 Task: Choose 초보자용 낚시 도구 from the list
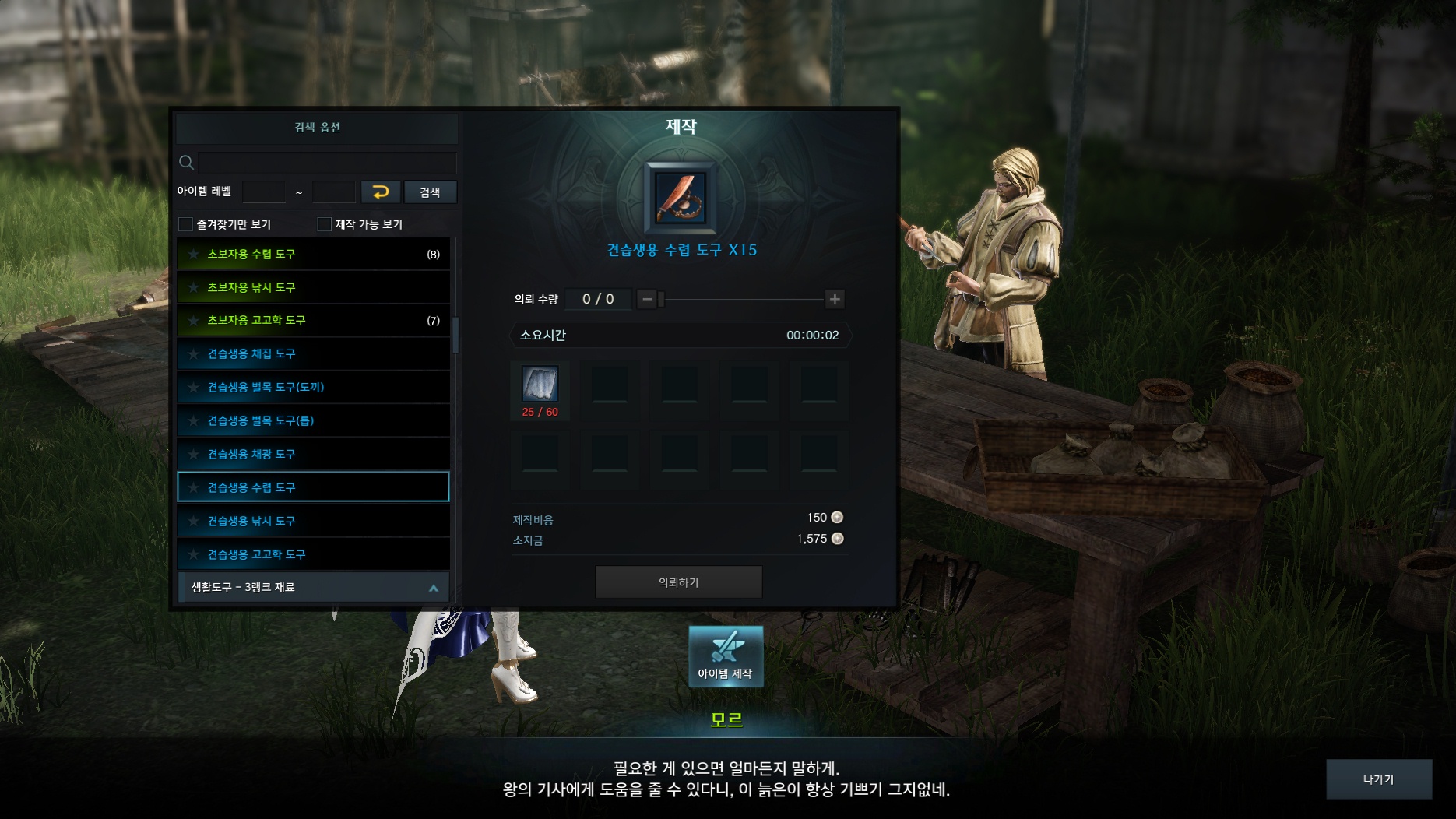pyautogui.click(x=313, y=287)
